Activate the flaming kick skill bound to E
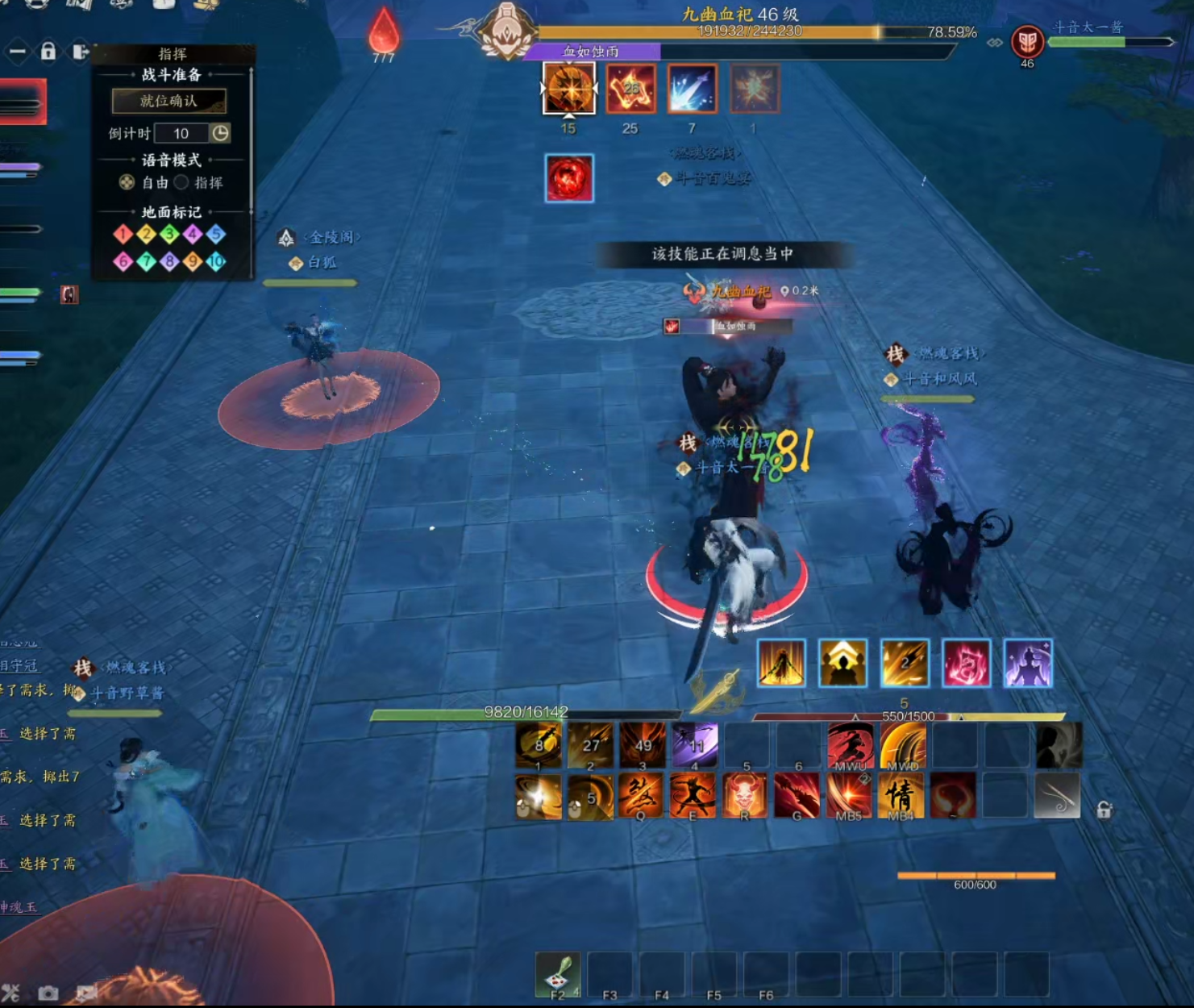This screenshot has width=1194, height=1008. click(x=693, y=794)
